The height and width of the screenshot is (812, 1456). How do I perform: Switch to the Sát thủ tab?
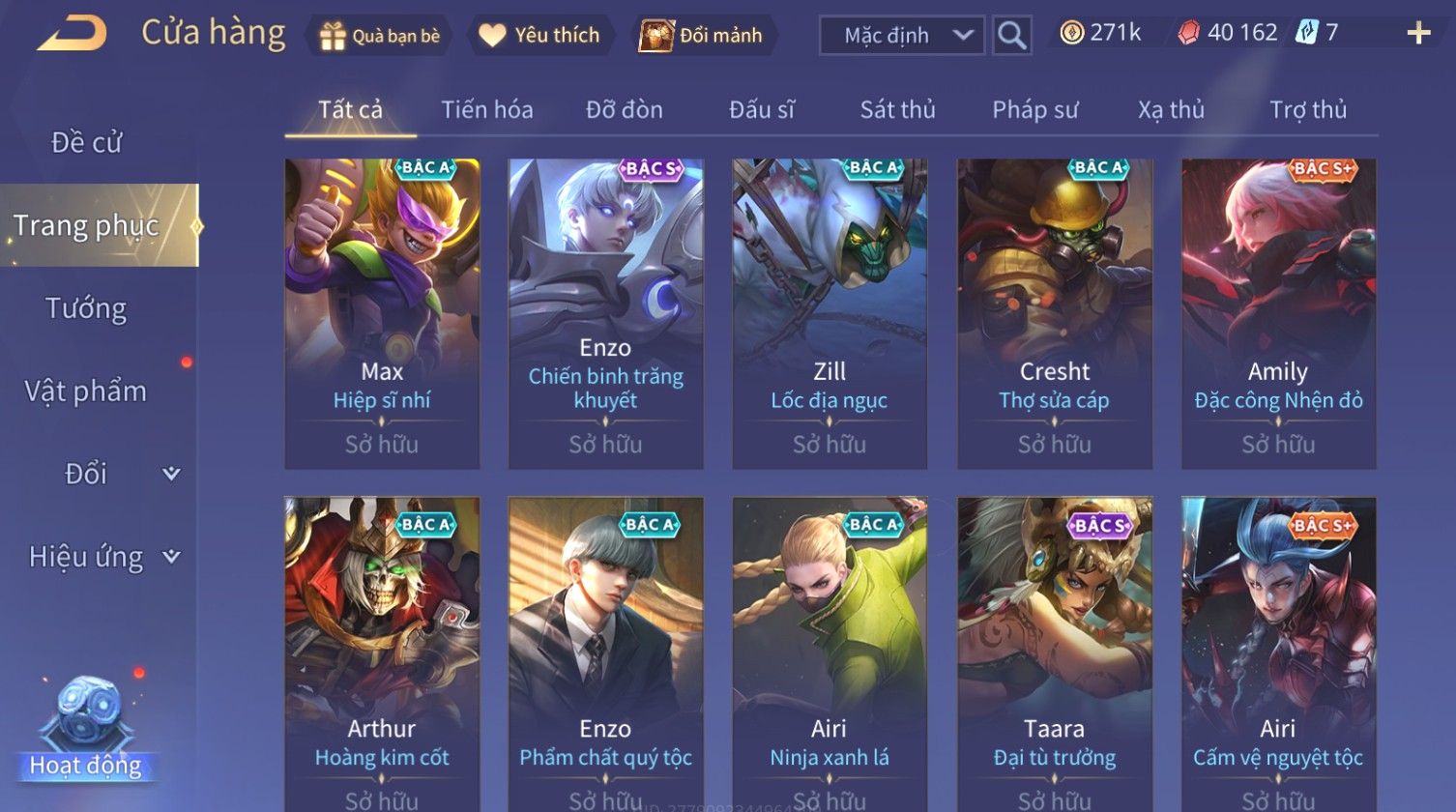pos(897,110)
